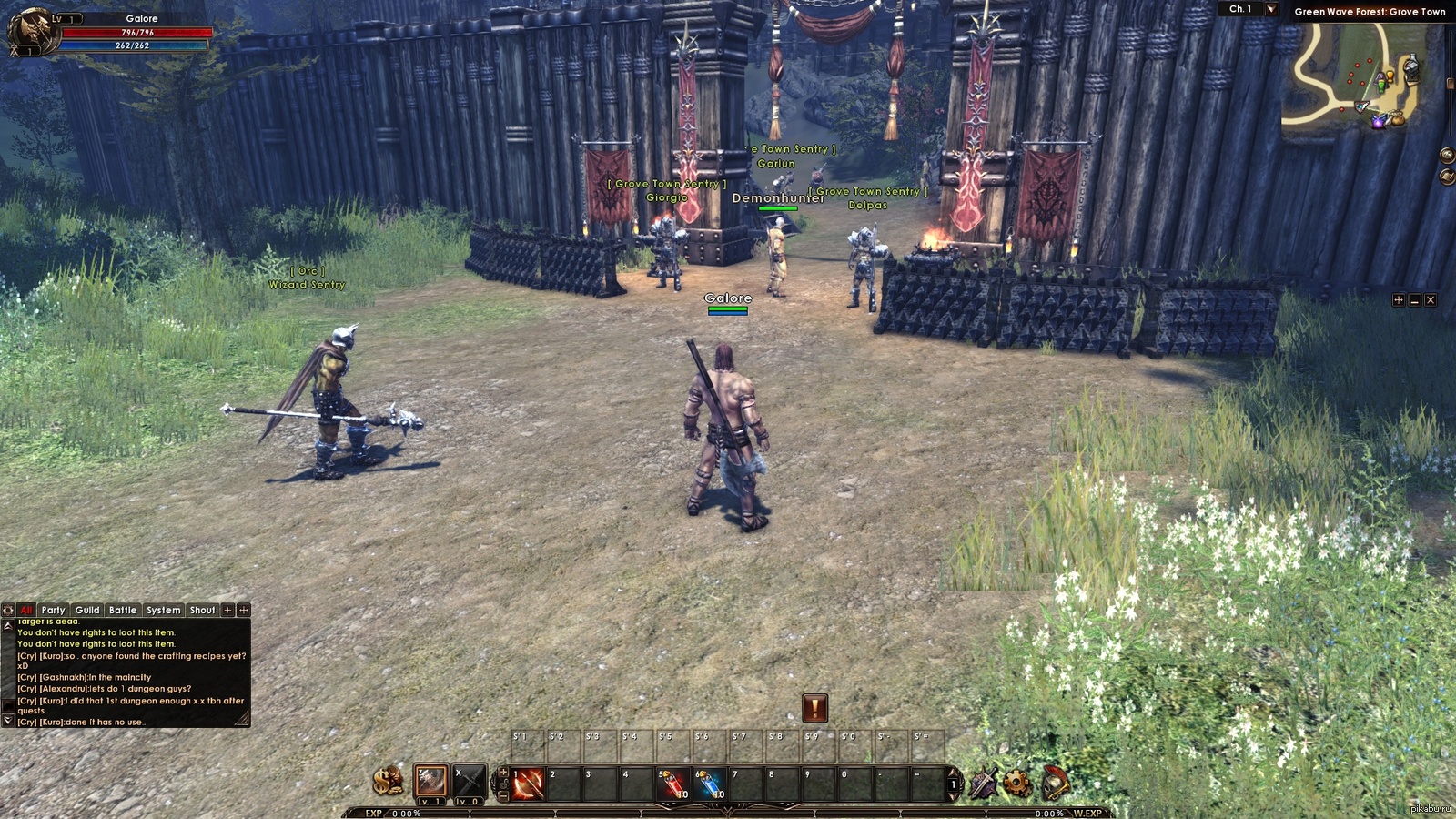
Task: Show the System chat tab
Action: pos(164,610)
